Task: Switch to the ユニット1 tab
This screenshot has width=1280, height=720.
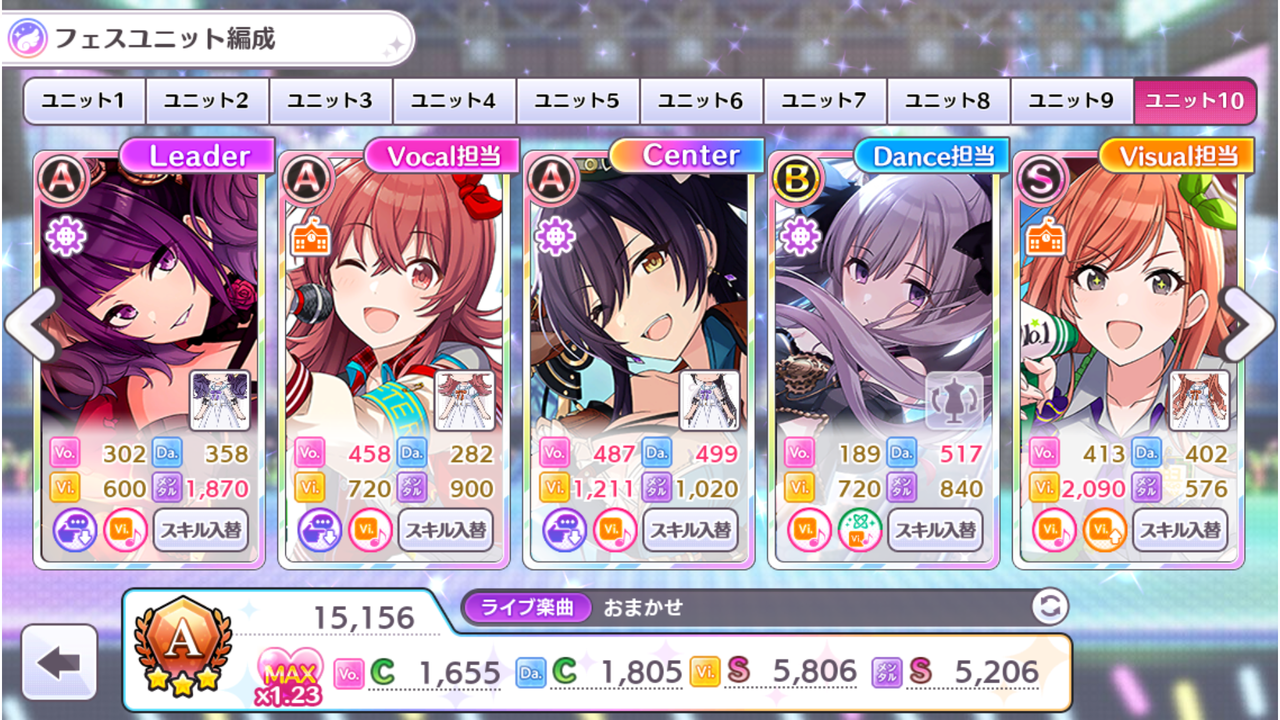Action: 82,99
